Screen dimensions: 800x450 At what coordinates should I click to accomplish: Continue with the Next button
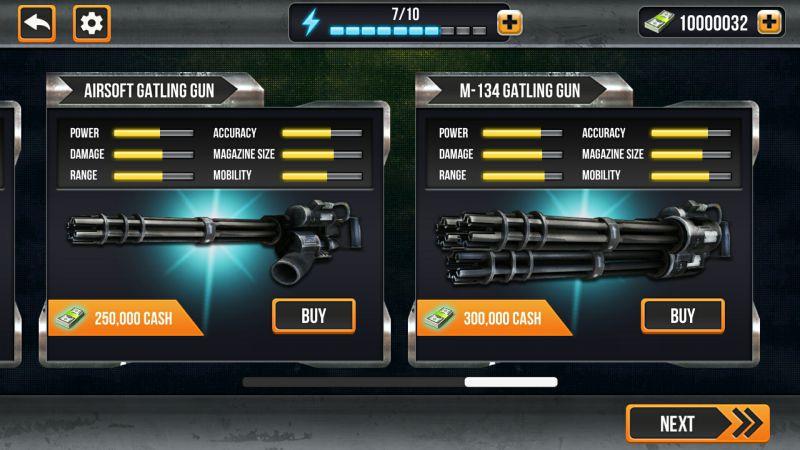tap(697, 423)
